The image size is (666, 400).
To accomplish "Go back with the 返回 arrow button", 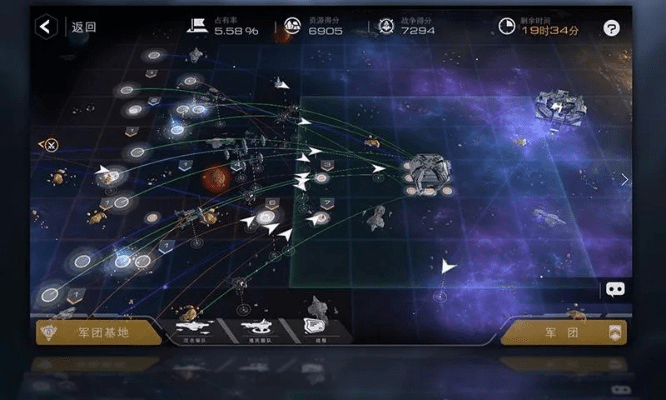I will click(x=46, y=27).
